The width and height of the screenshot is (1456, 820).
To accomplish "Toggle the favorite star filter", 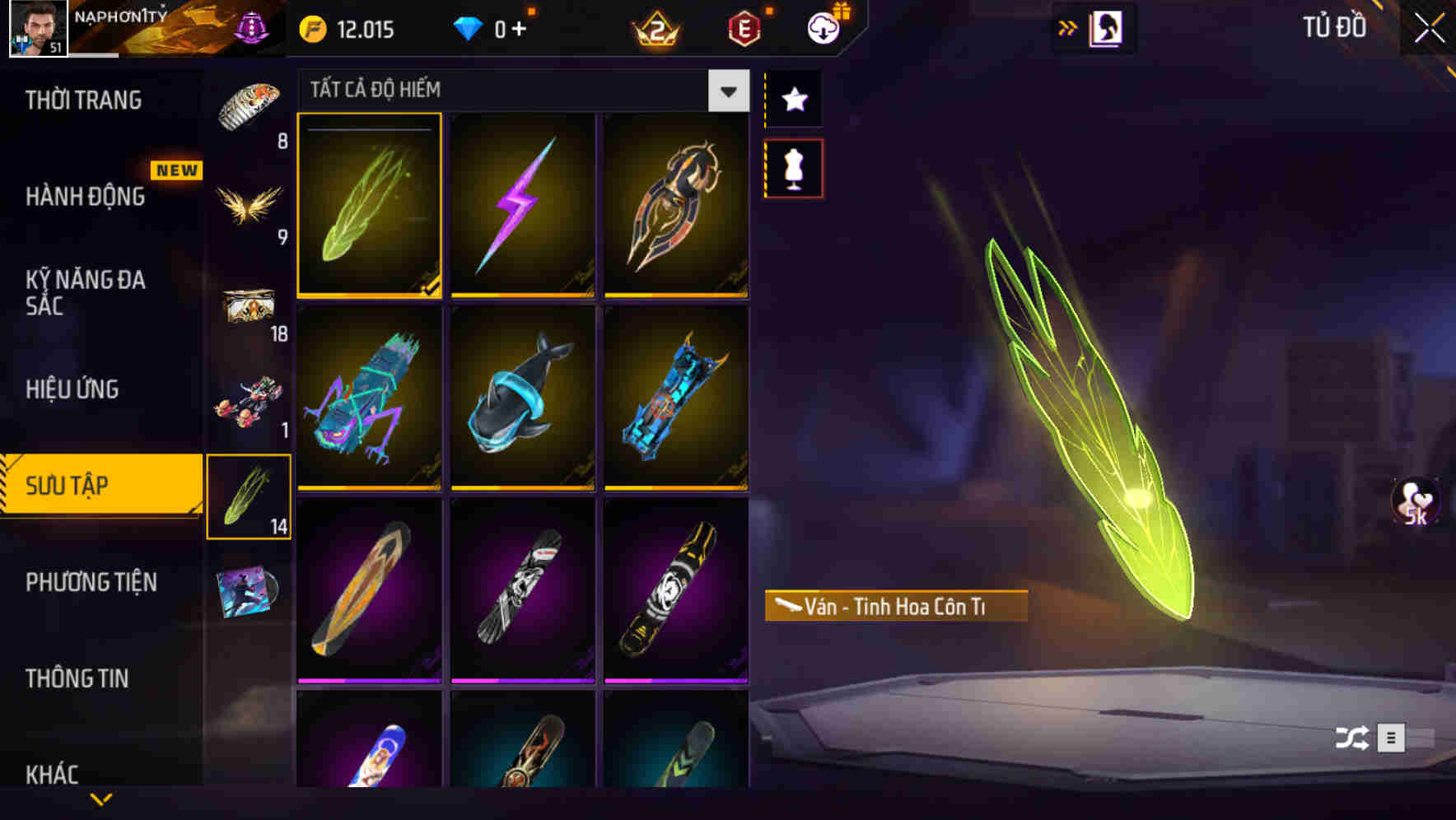I will (793, 100).
